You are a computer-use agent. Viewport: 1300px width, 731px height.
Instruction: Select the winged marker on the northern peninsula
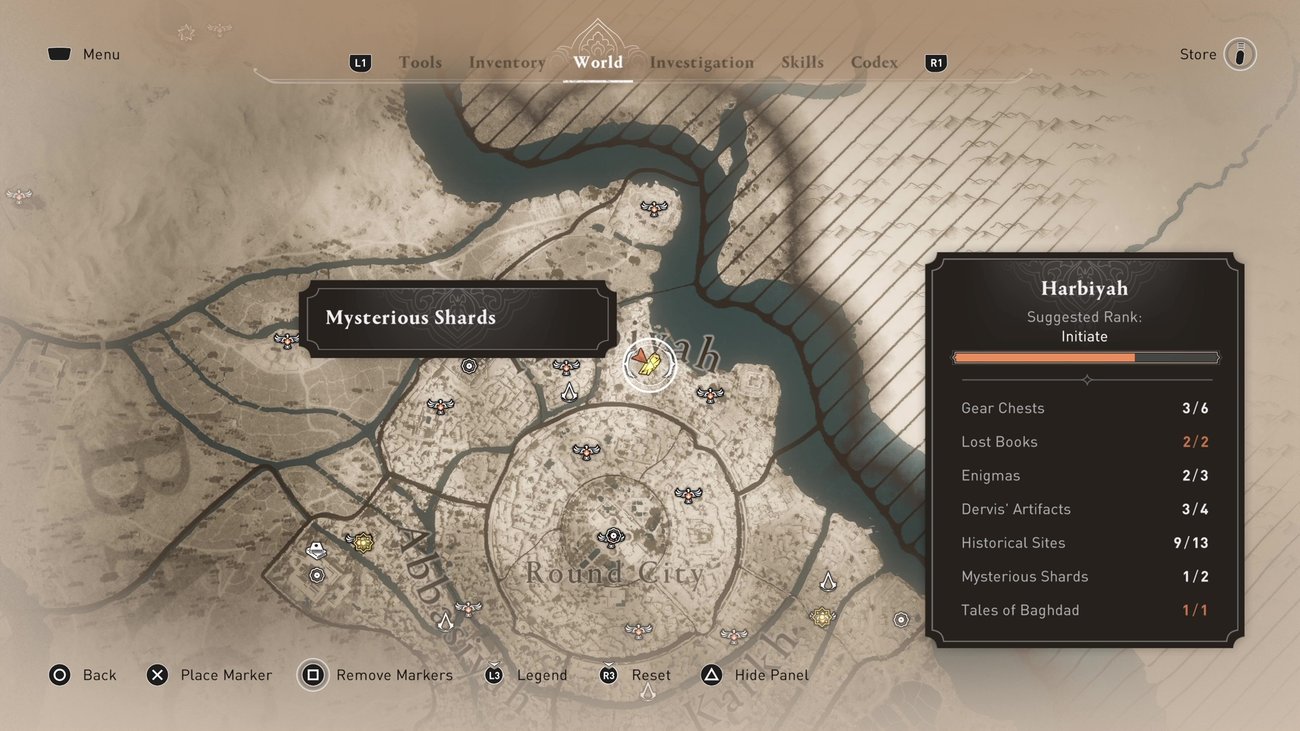pyautogui.click(x=654, y=208)
